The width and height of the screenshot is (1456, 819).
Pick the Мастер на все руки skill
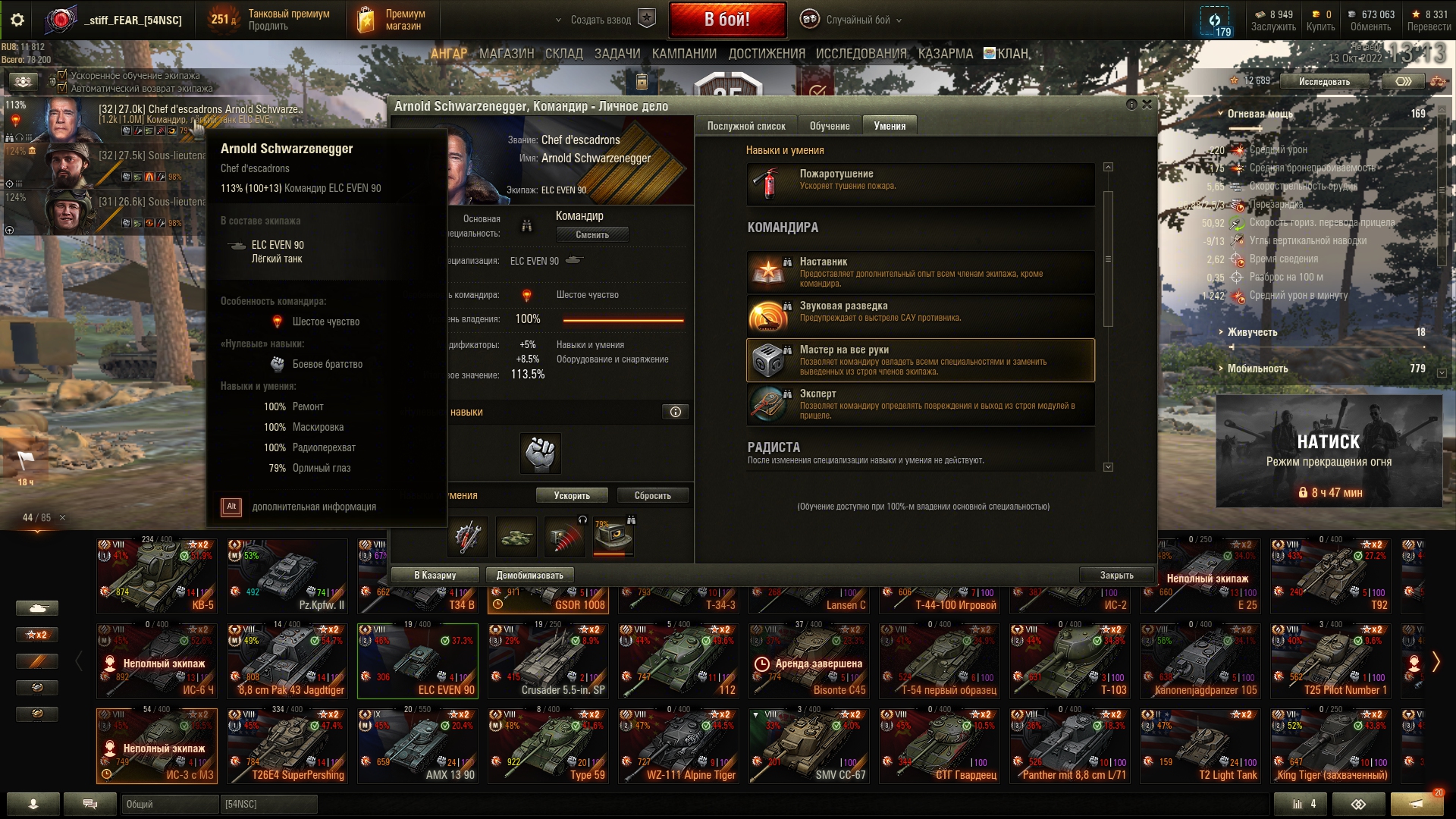[x=920, y=360]
